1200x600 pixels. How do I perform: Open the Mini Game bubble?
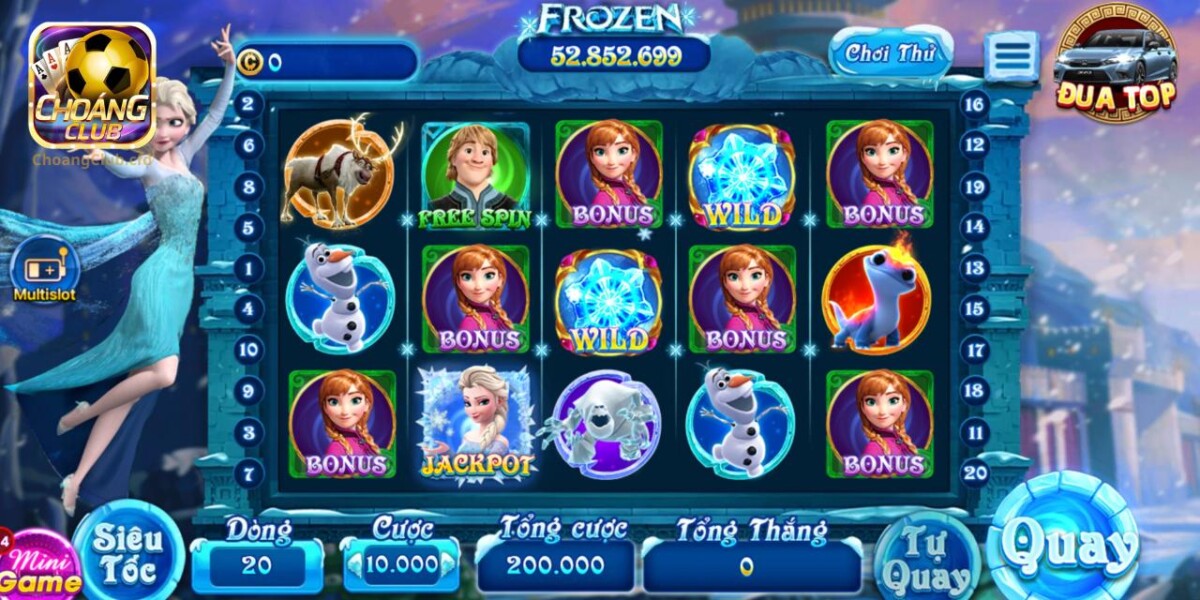(x=40, y=570)
